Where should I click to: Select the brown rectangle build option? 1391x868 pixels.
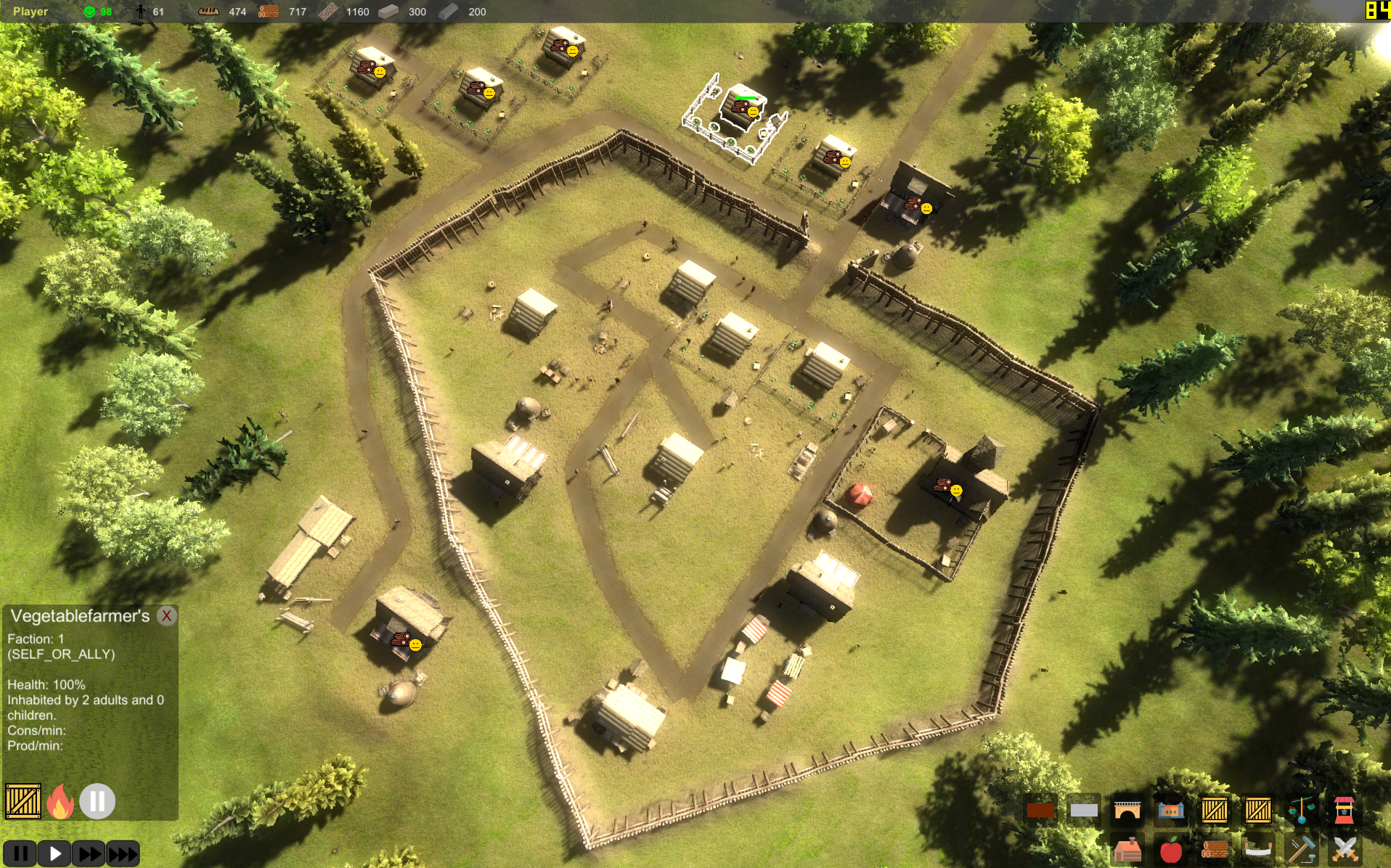coord(1040,810)
